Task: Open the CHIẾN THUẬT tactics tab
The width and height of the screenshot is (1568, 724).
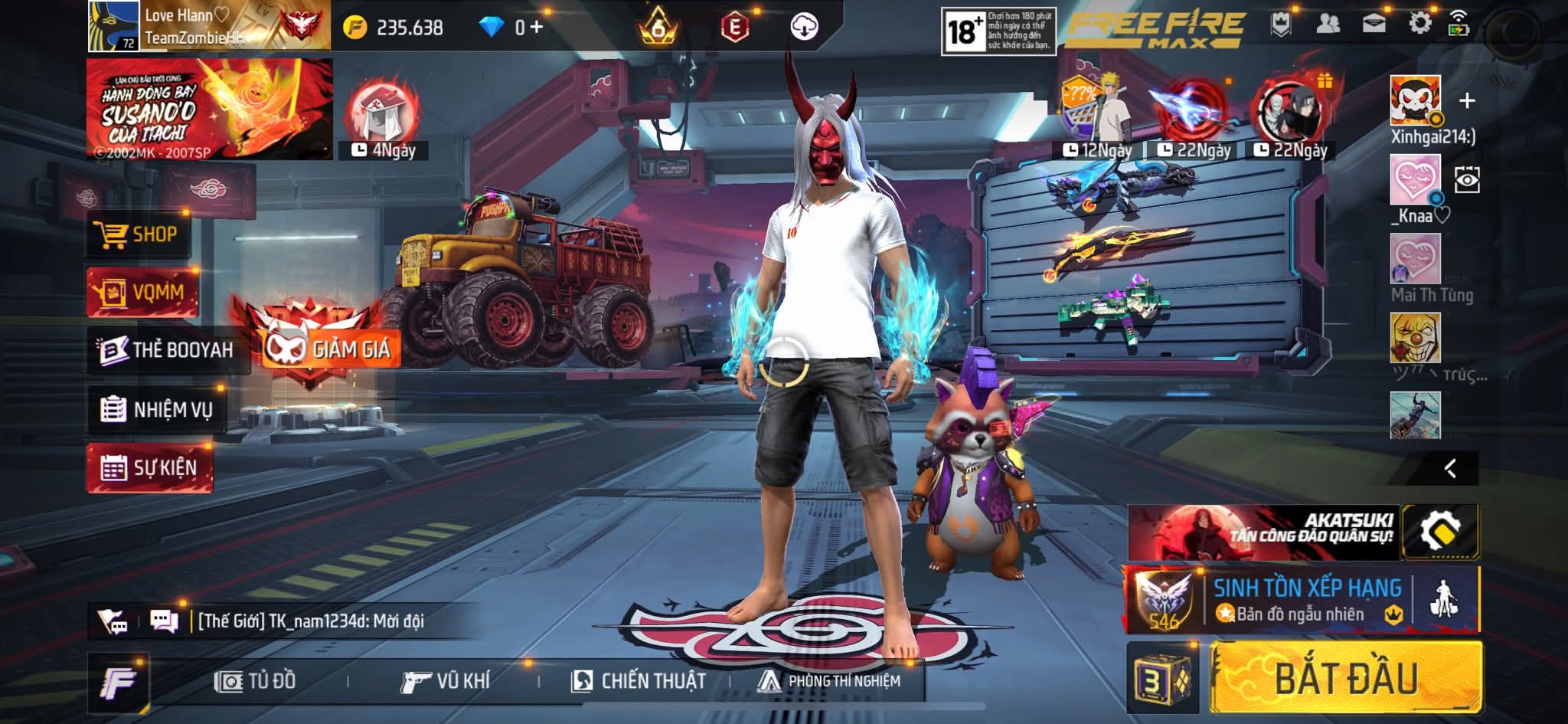Action: (639, 681)
